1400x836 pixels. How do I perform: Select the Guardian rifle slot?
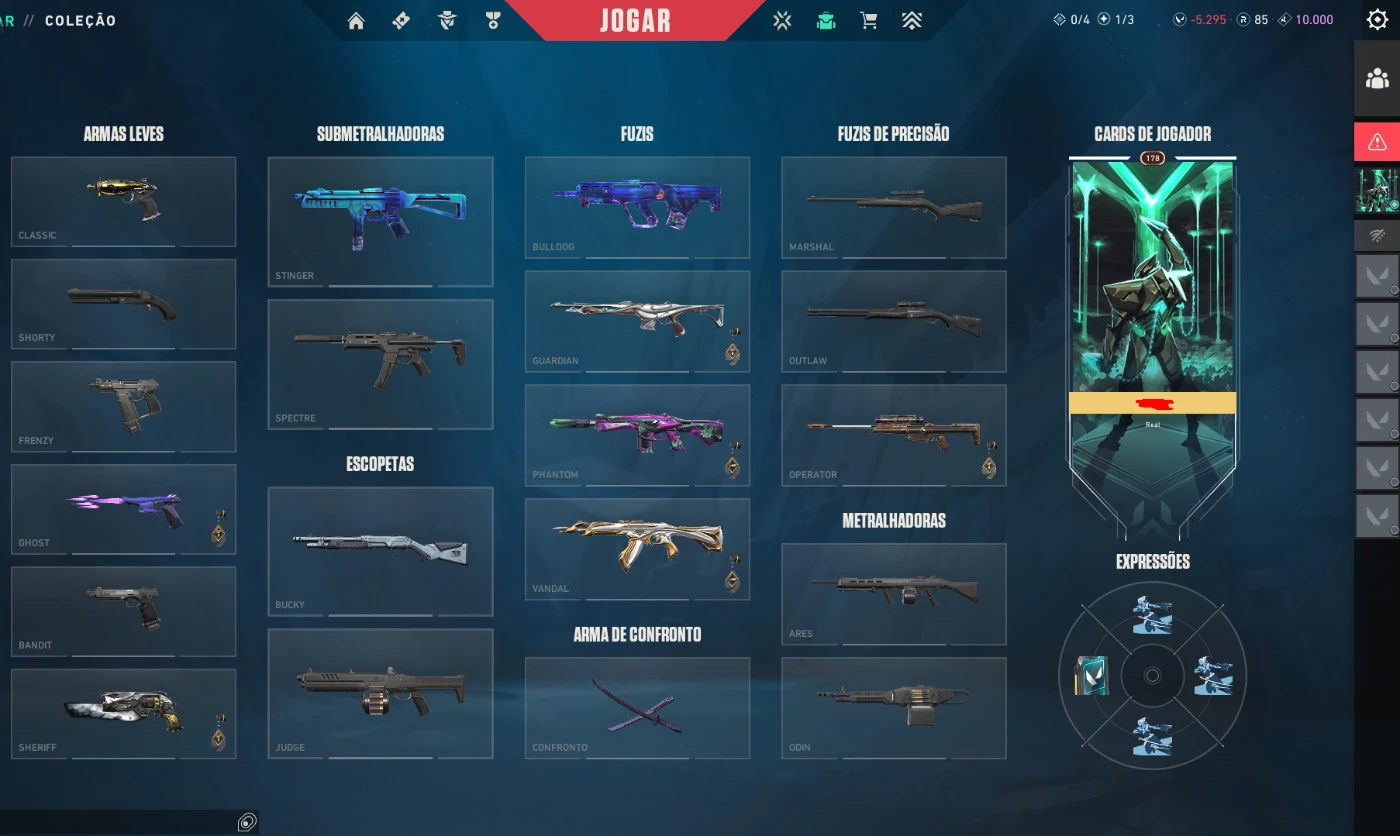[637, 321]
